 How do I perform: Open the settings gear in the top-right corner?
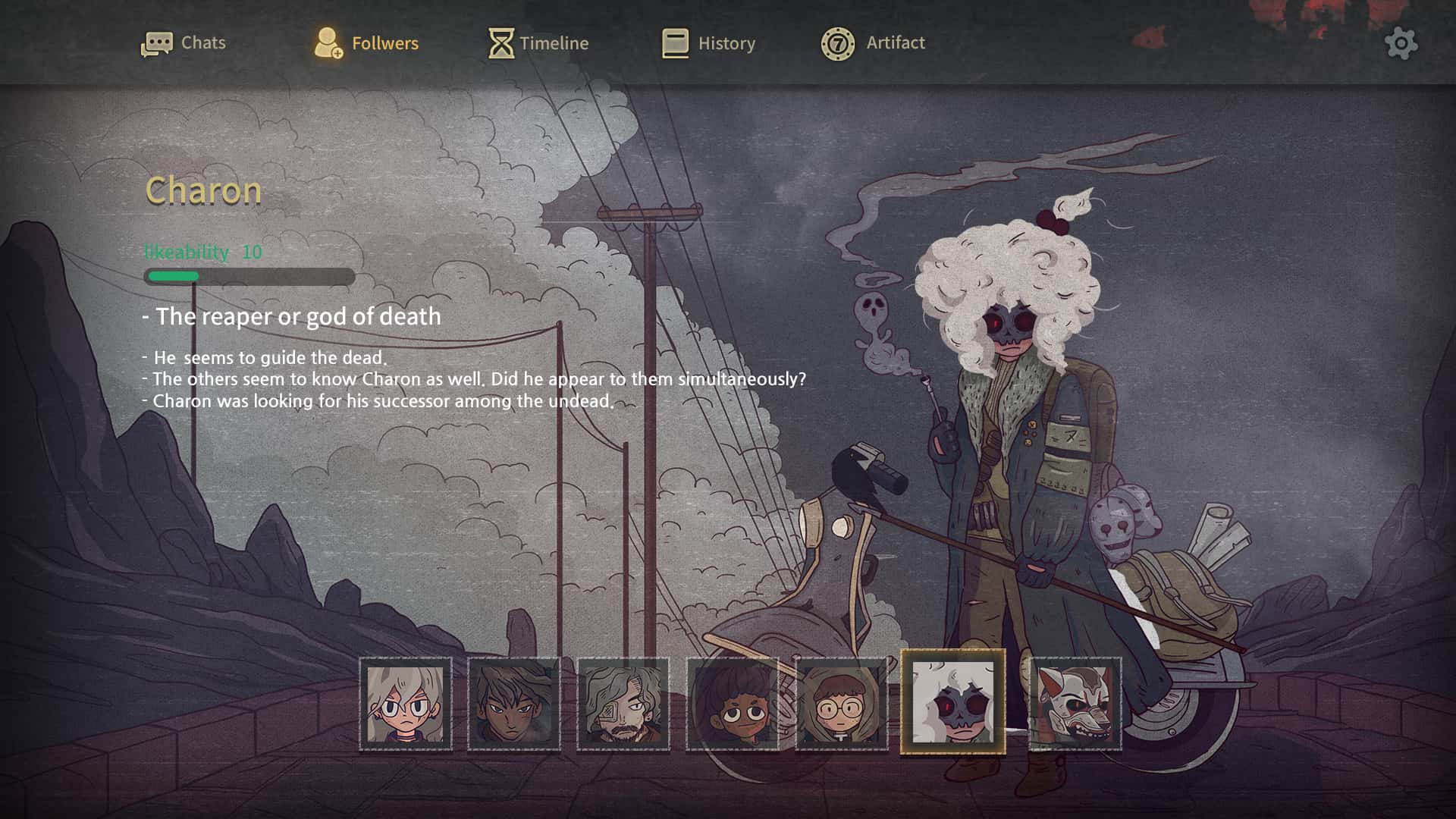[1401, 43]
